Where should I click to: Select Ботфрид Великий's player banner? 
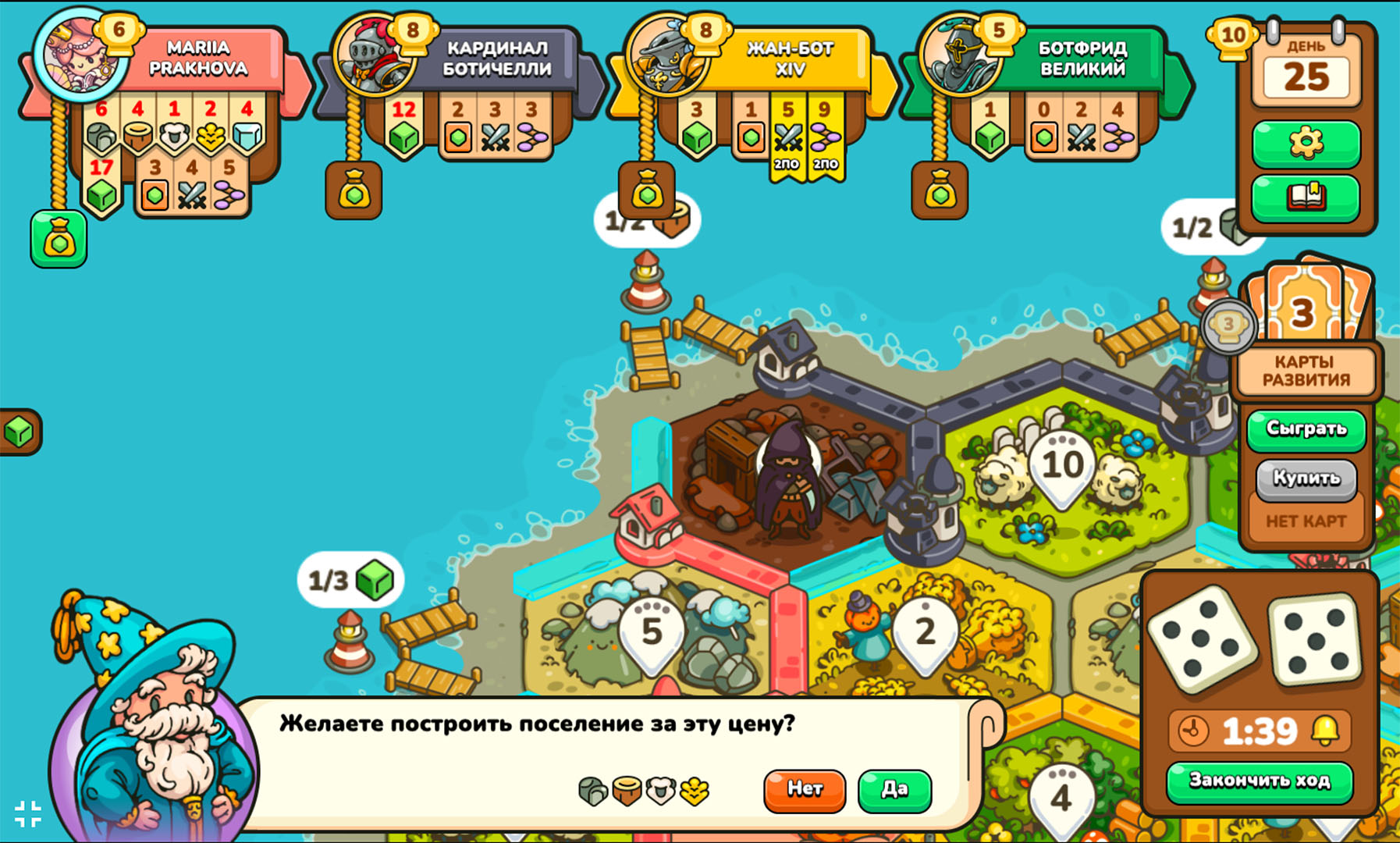click(x=1082, y=59)
